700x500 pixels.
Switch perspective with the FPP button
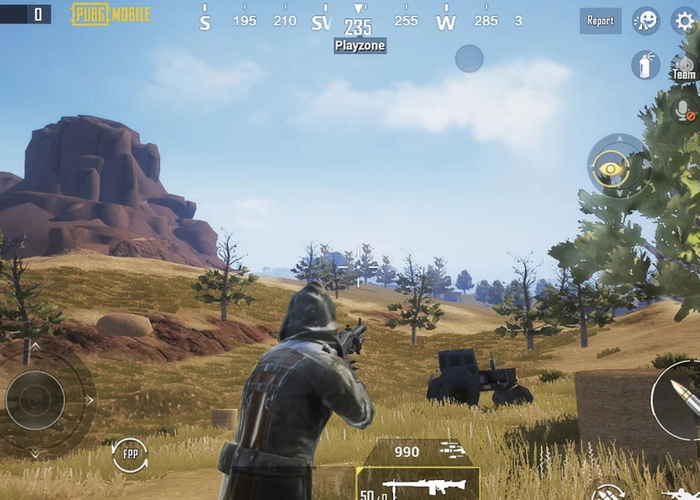[x=129, y=455]
